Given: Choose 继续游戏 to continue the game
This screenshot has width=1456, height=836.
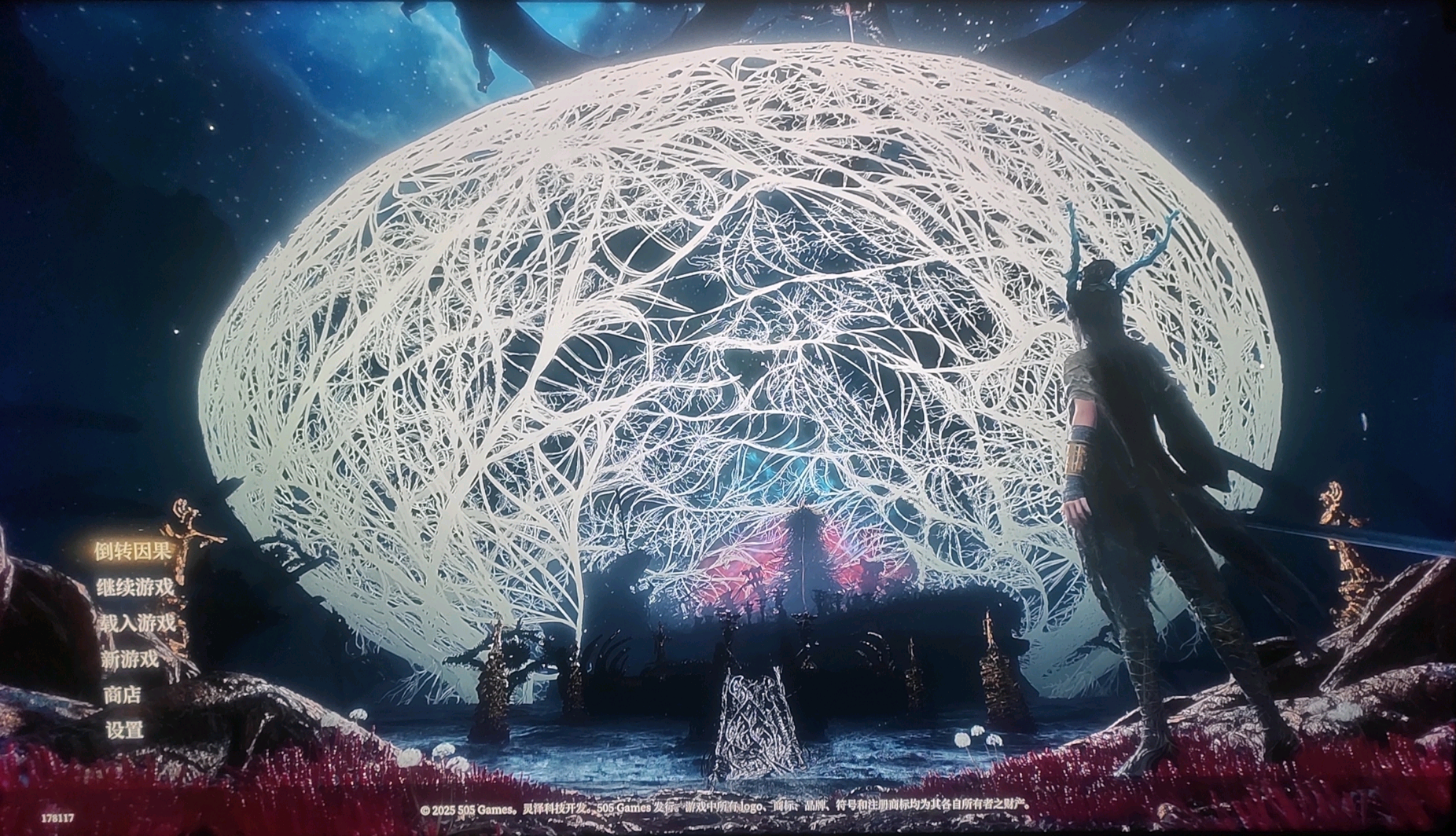Looking at the screenshot, I should (x=134, y=587).
